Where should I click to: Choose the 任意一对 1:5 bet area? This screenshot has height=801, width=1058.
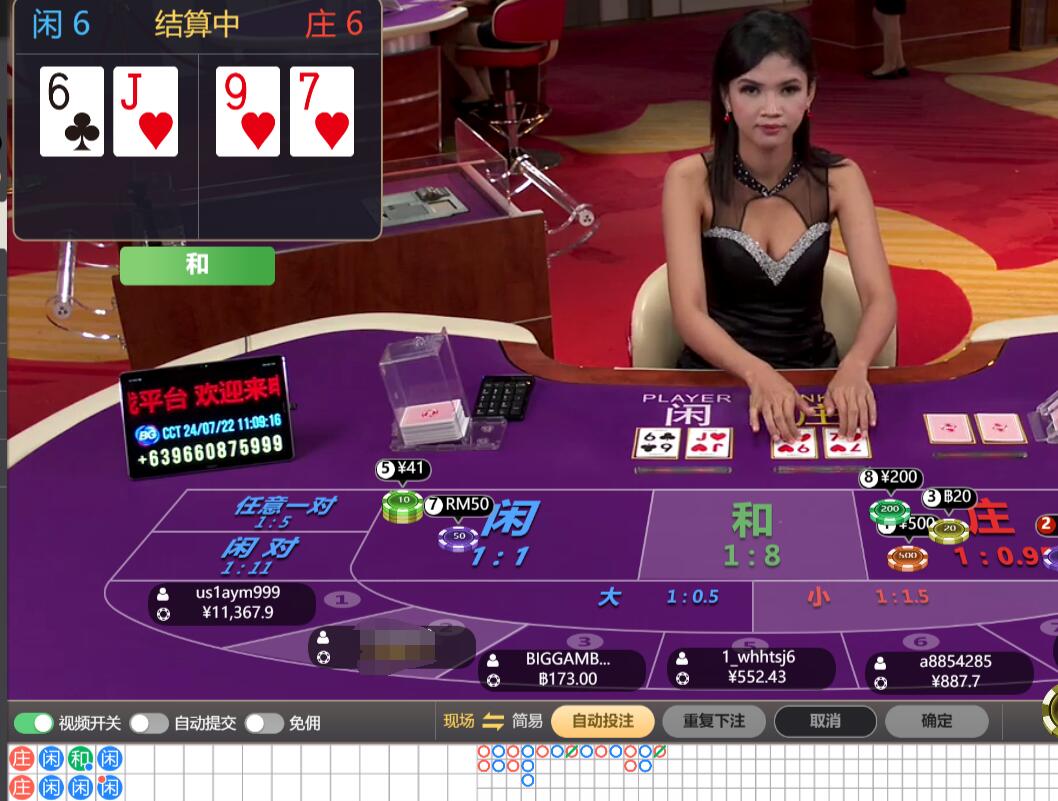(x=270, y=510)
